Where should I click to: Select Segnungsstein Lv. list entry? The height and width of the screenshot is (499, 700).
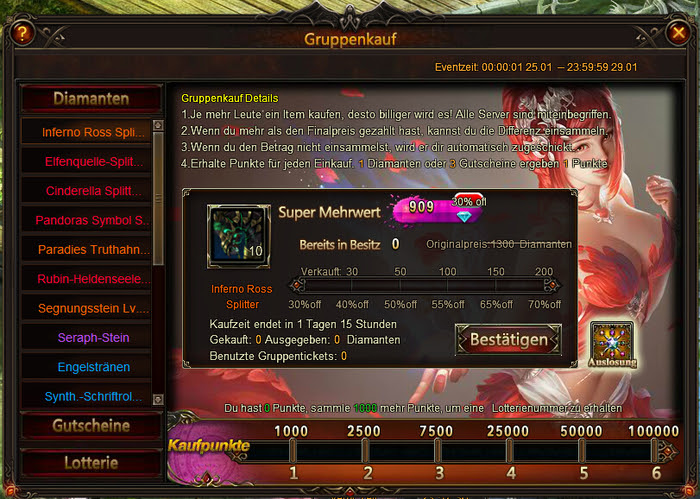(x=86, y=309)
